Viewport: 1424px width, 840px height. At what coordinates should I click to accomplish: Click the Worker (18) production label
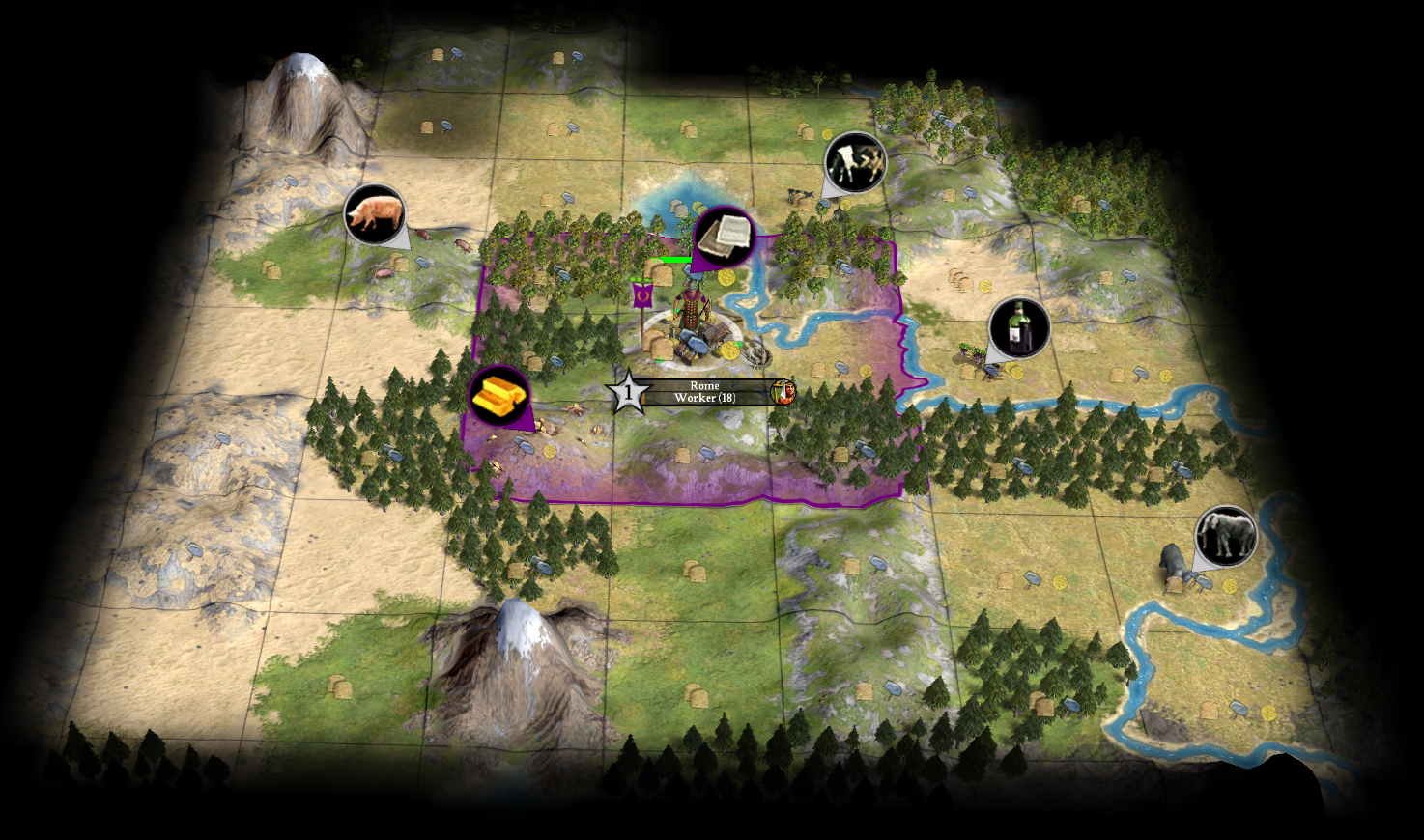point(703,397)
